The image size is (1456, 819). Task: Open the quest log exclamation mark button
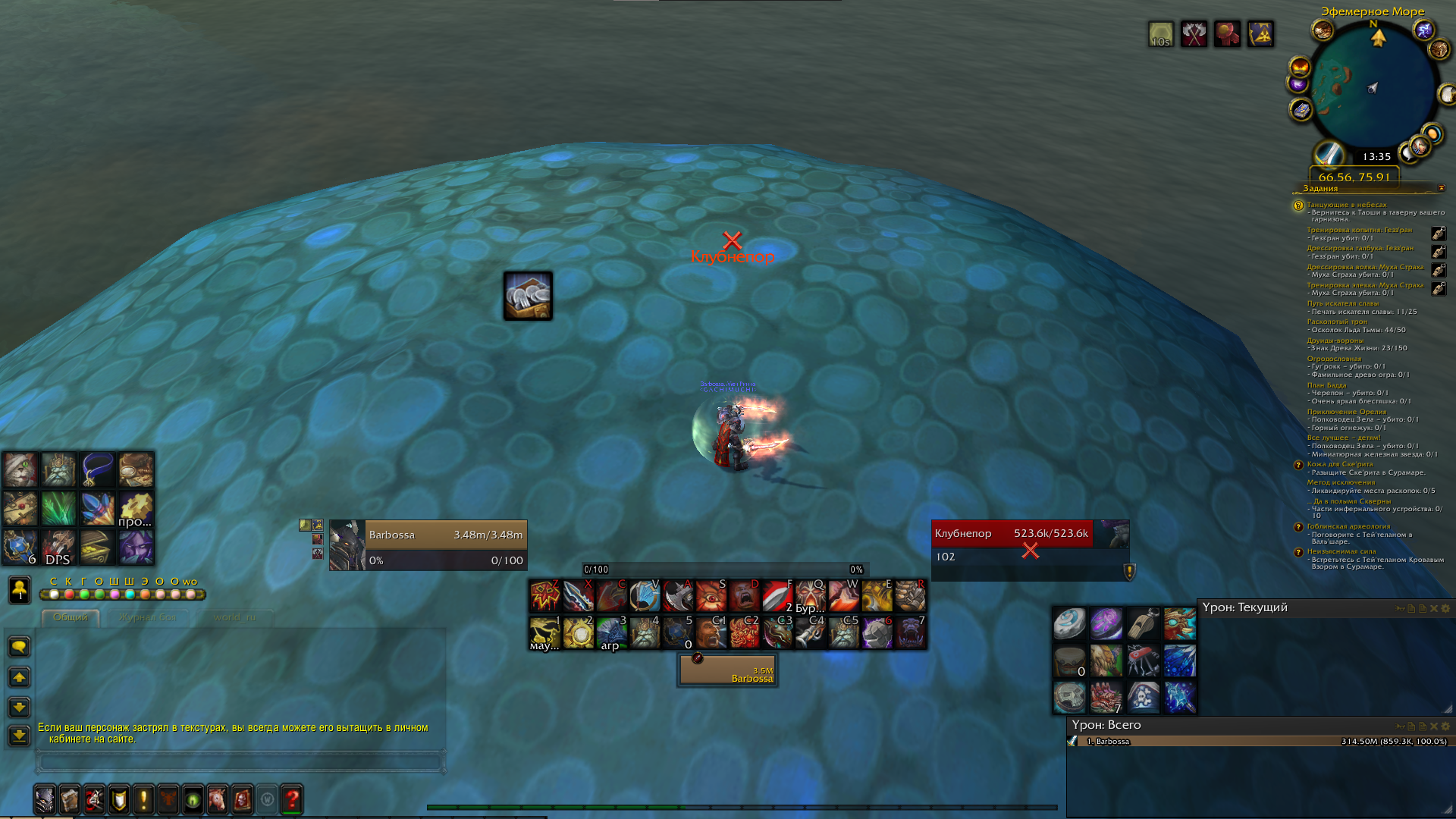pos(143,799)
